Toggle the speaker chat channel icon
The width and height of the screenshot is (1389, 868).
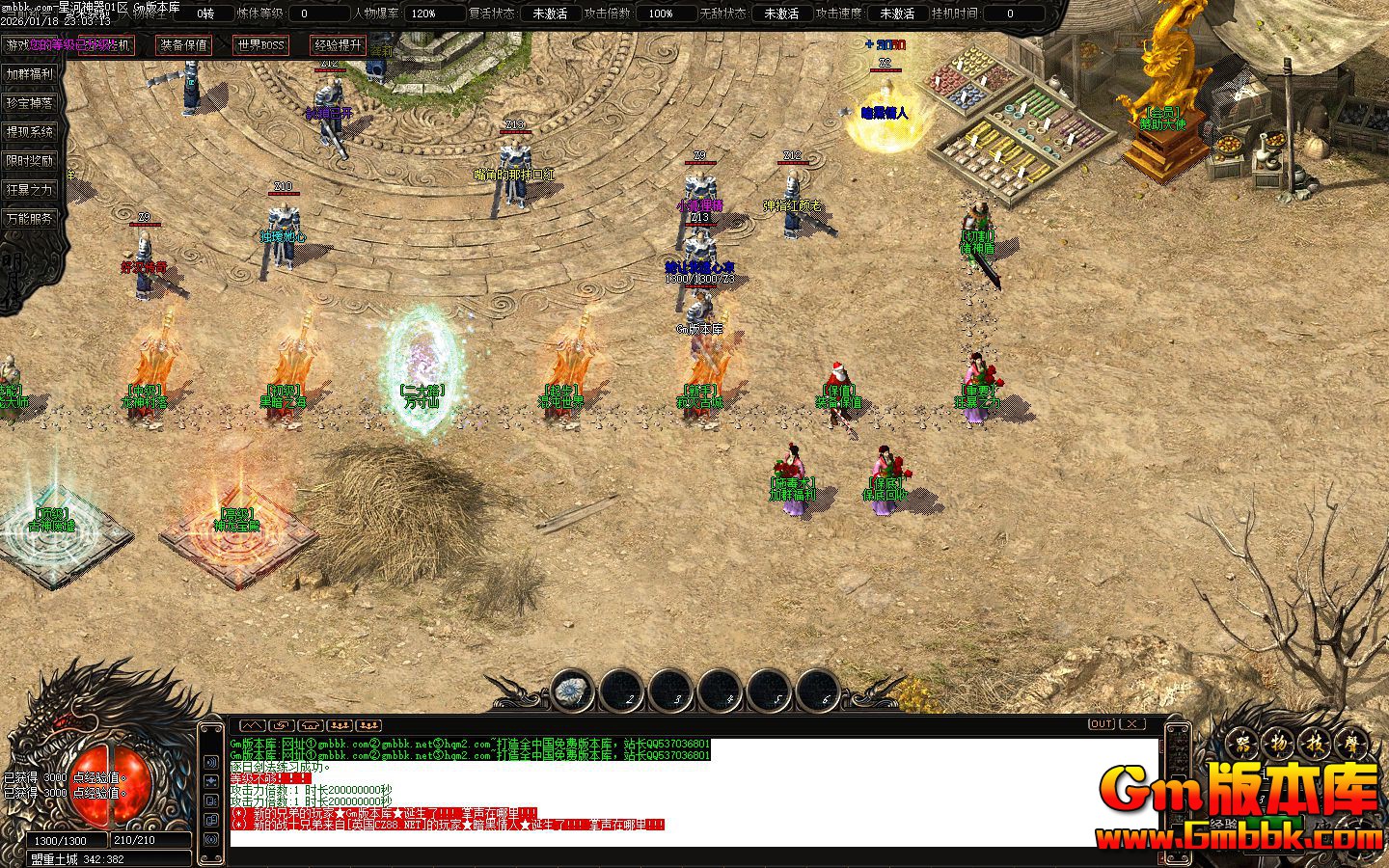click(211, 762)
